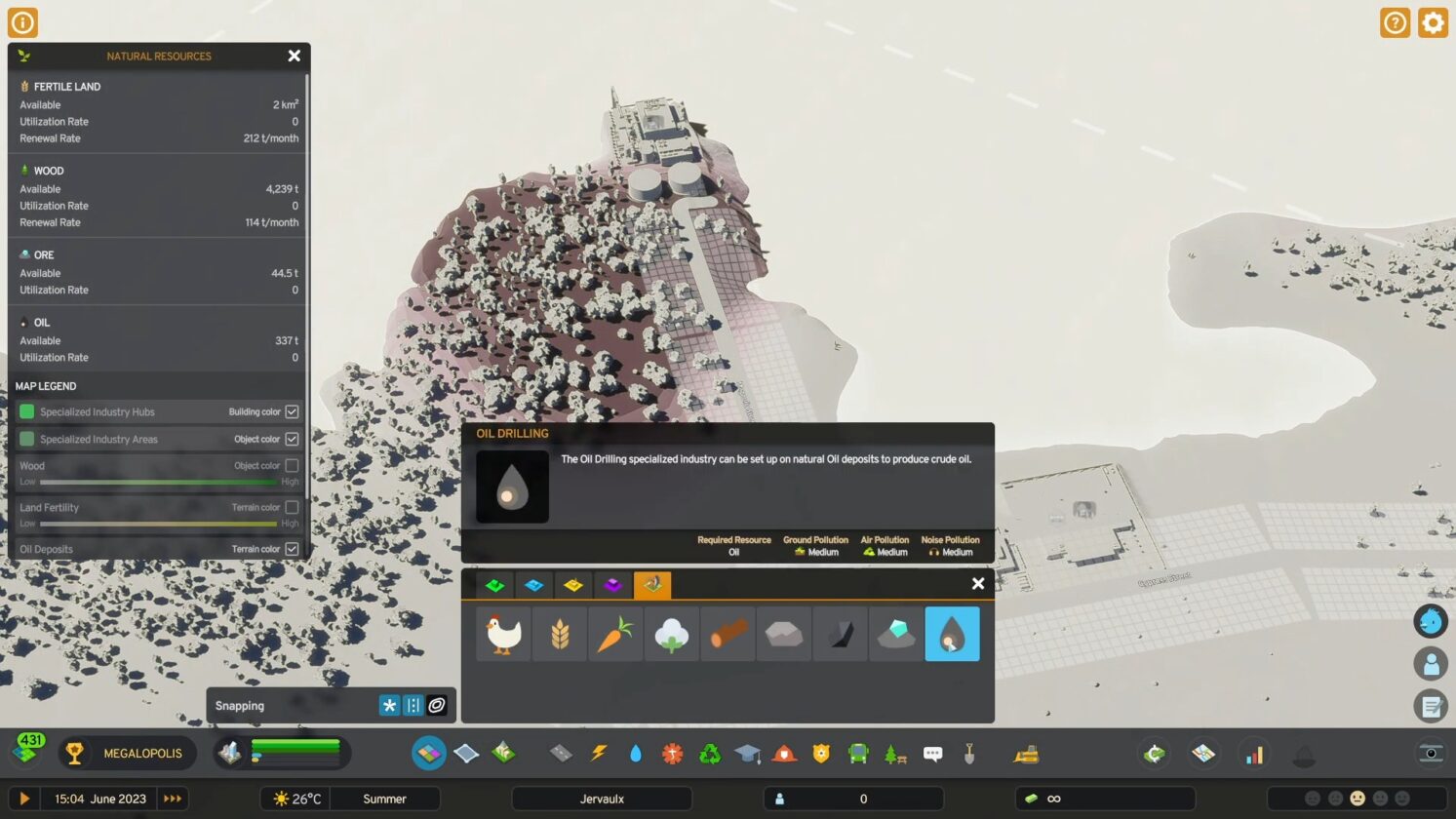Click the fast-forward simulation speed control
Screen dimensions: 1456x819
(x=173, y=798)
